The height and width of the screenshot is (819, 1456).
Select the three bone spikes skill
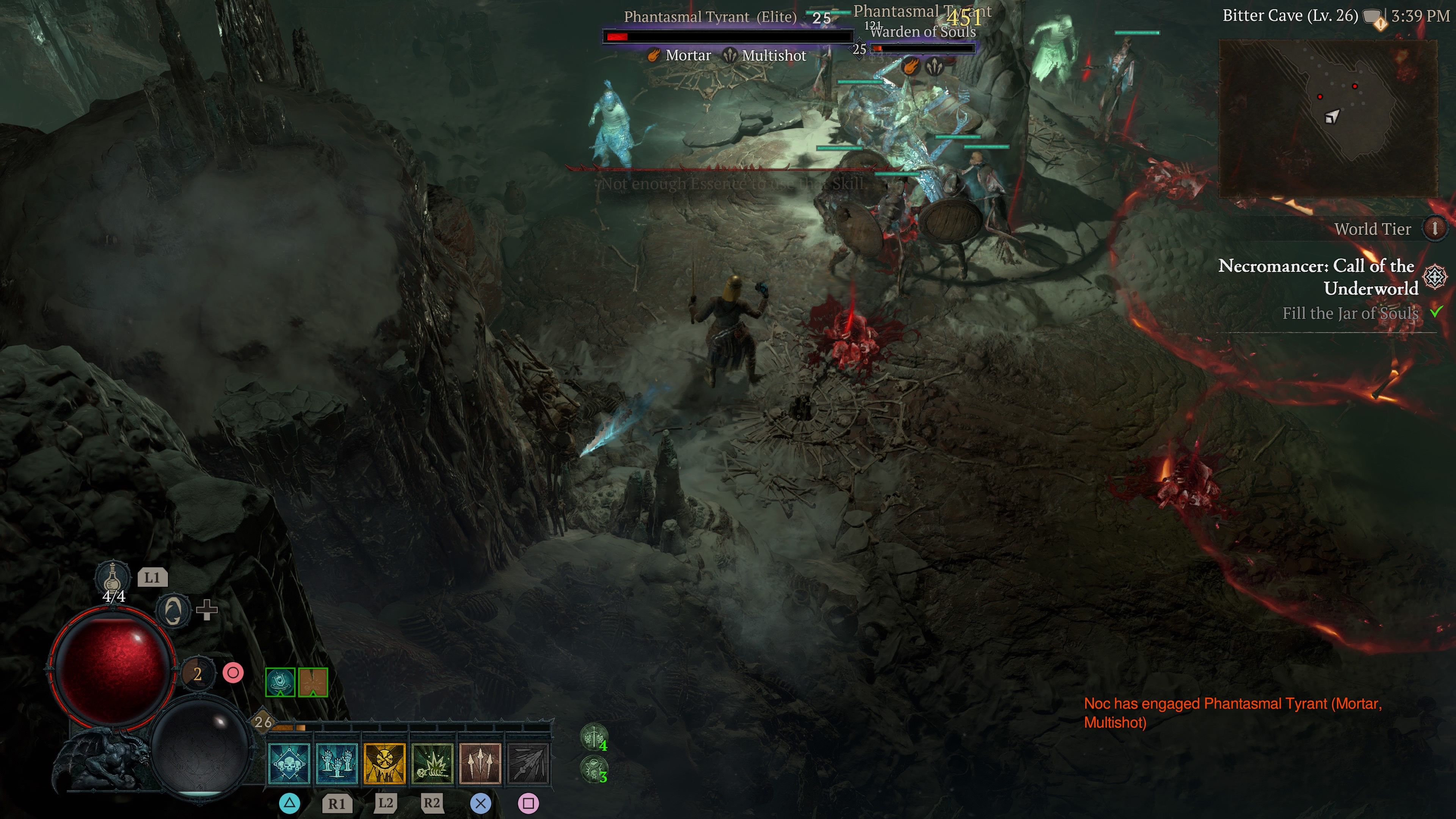tap(480, 764)
